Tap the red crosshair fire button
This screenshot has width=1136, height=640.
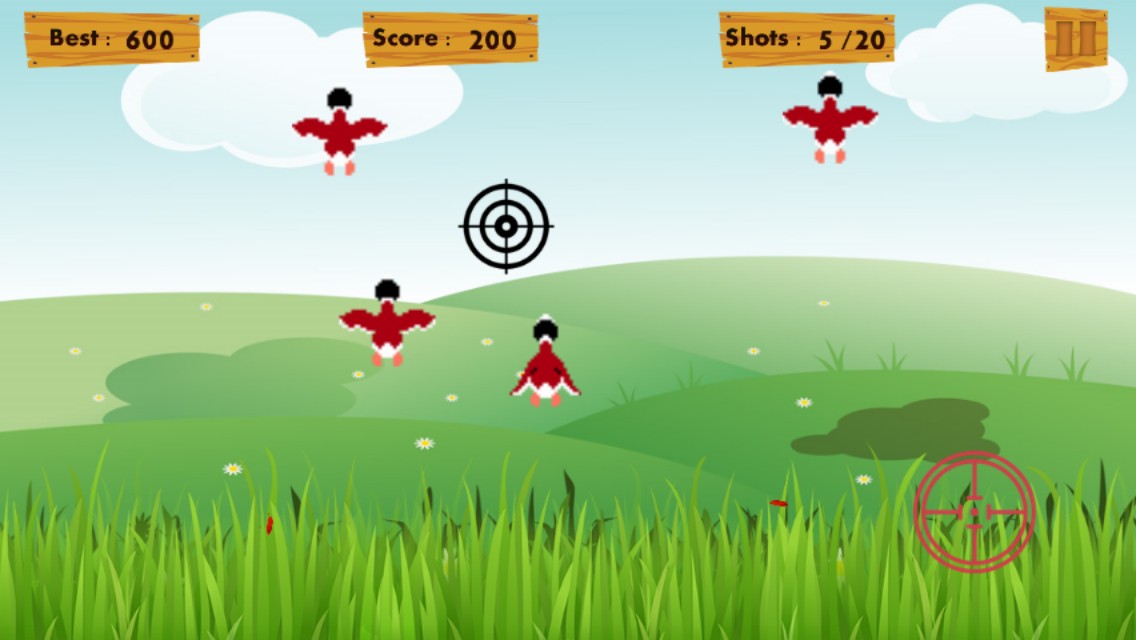pyautogui.click(x=974, y=511)
